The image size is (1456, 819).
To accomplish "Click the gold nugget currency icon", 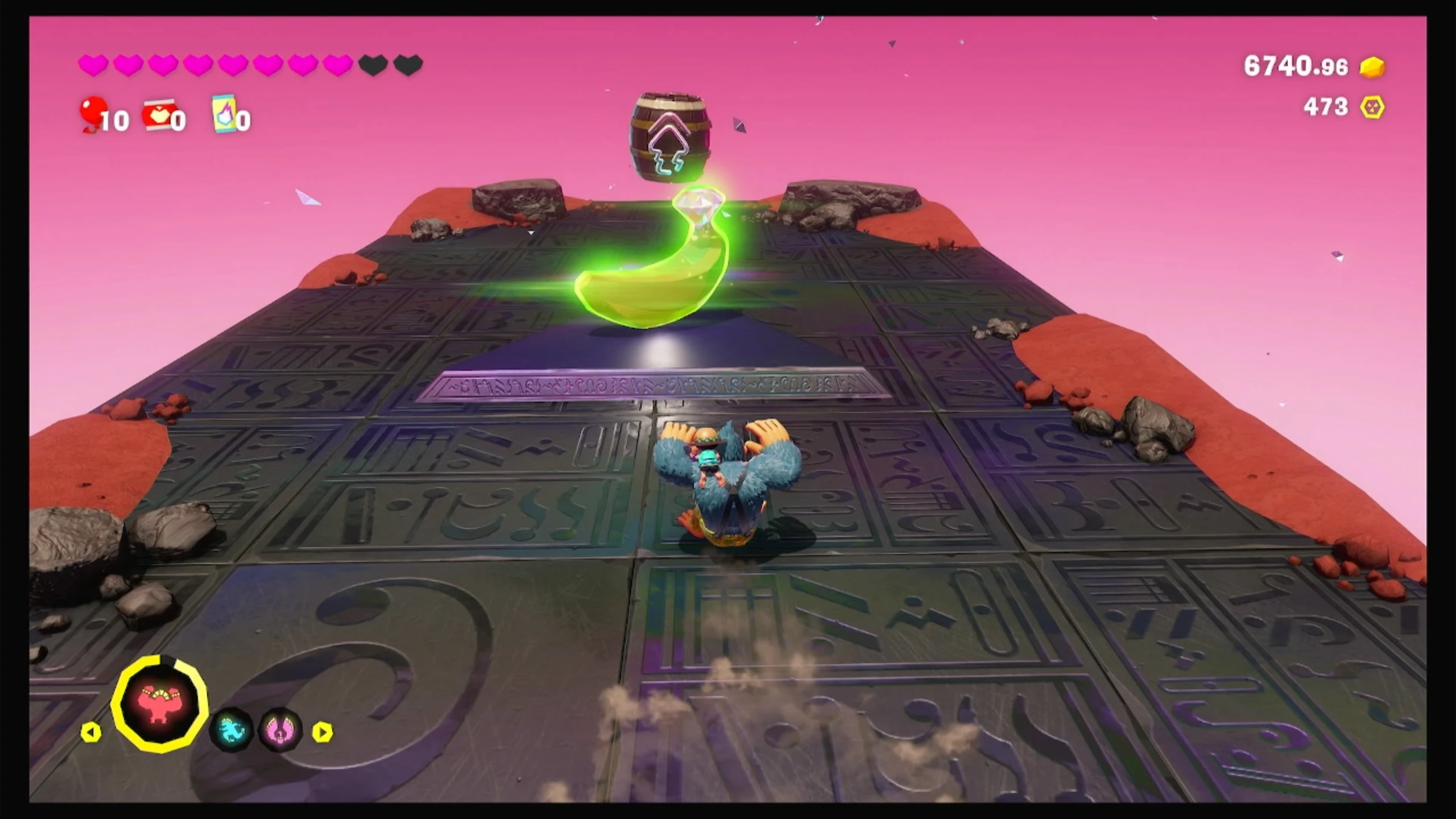I will pos(1372,67).
